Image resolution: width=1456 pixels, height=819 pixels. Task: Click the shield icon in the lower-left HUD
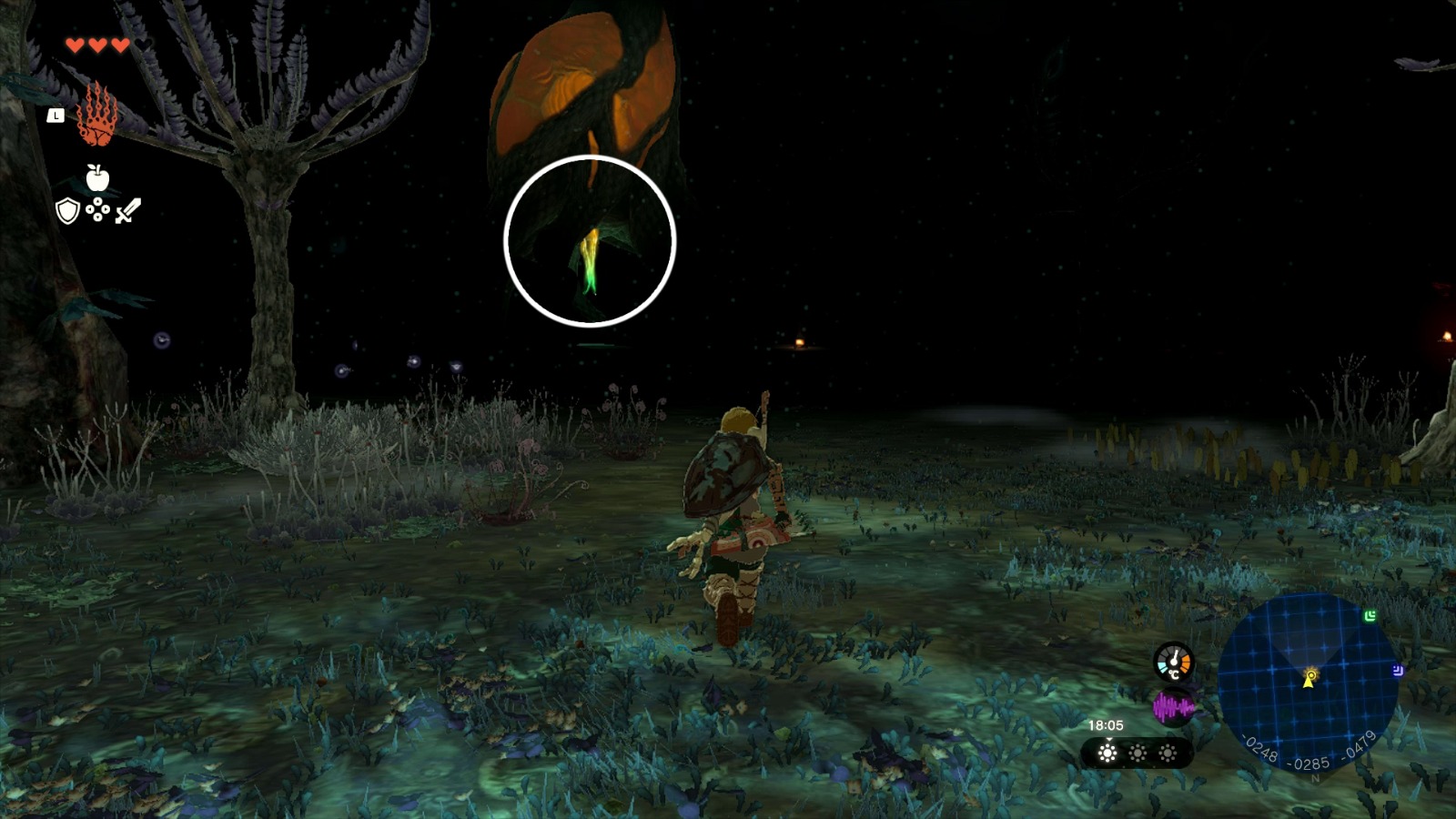pyautogui.click(x=67, y=211)
